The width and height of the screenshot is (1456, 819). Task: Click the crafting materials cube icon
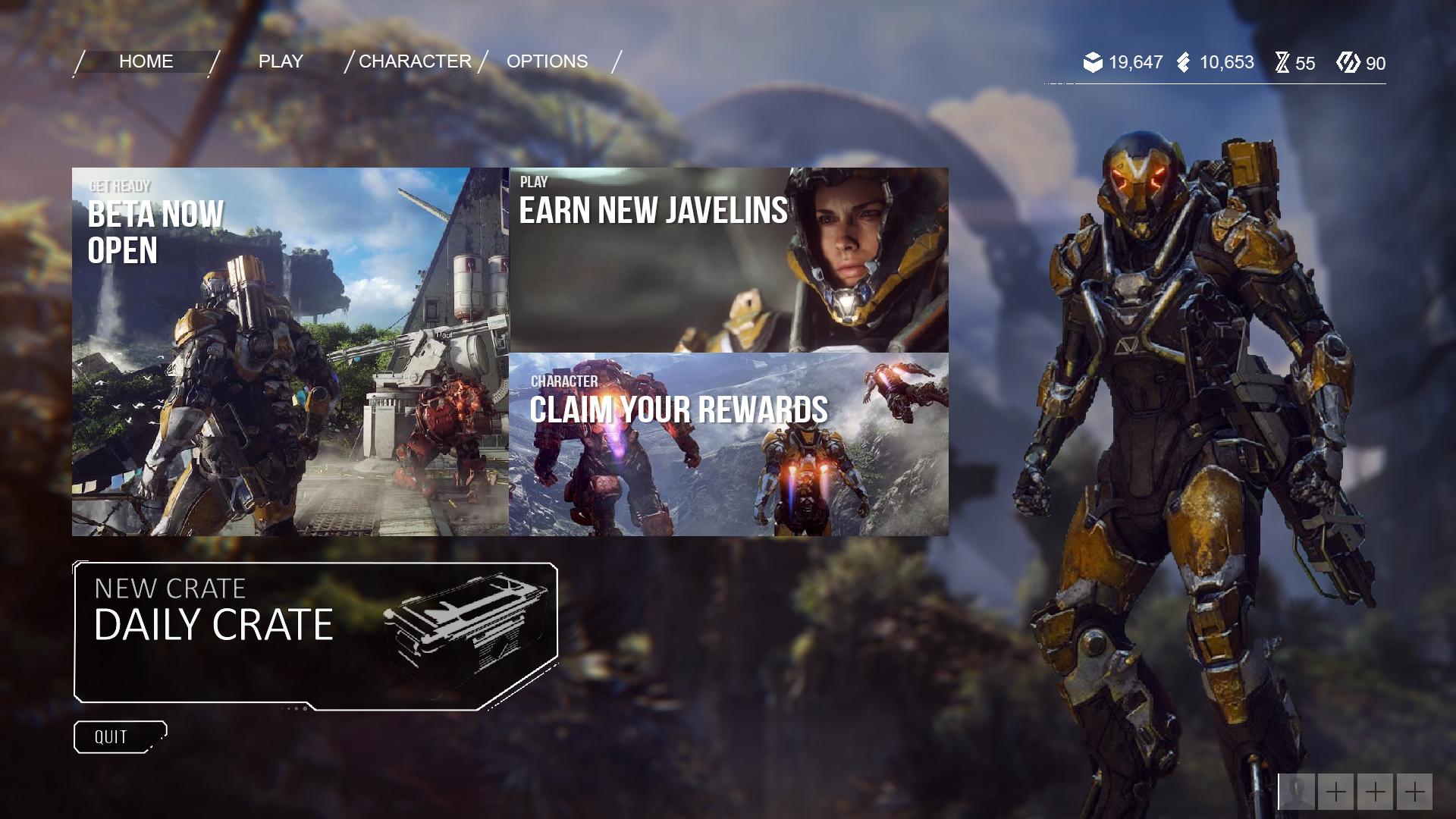click(1092, 62)
